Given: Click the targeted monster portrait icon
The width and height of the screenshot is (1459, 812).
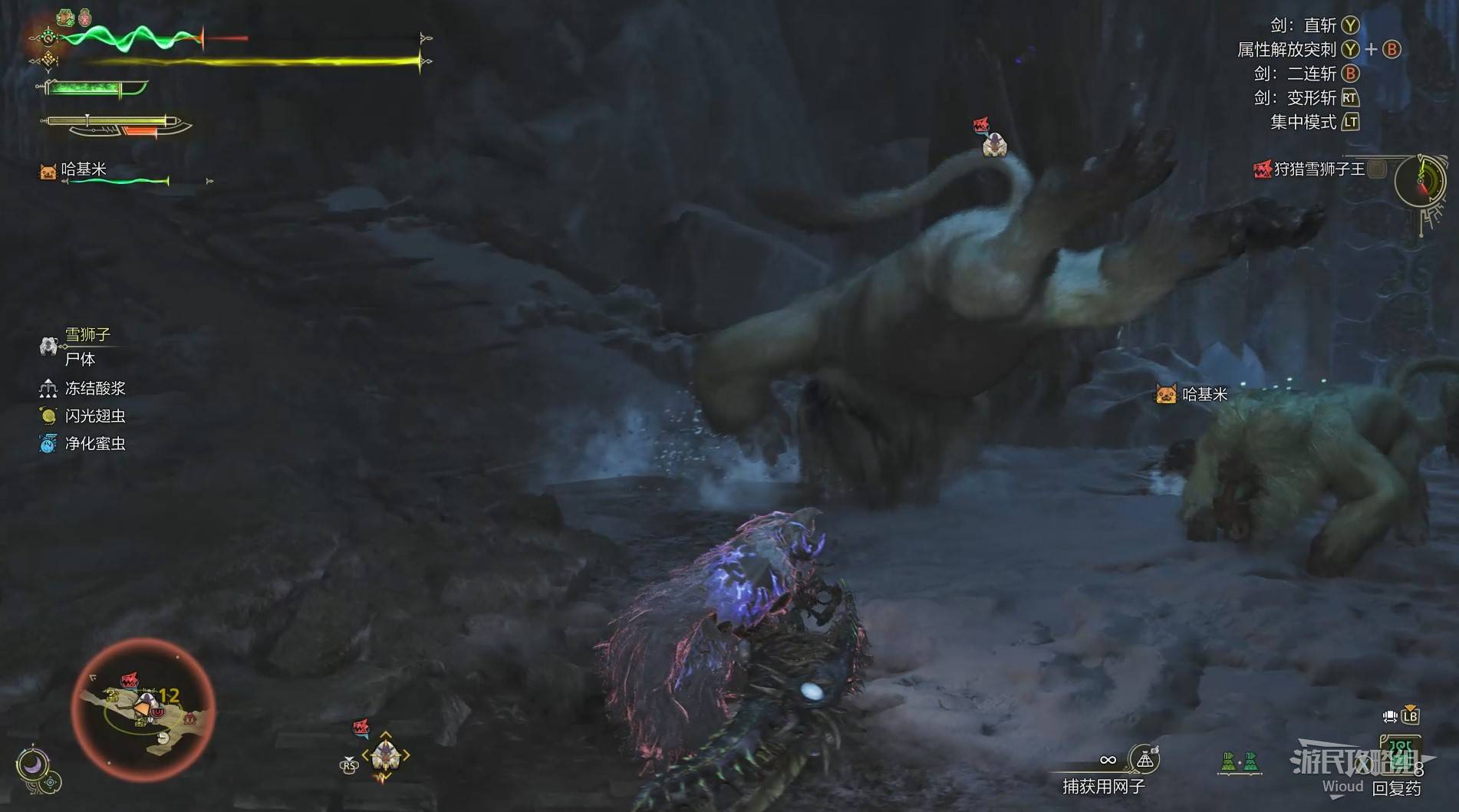Looking at the screenshot, I should [x=385, y=755].
